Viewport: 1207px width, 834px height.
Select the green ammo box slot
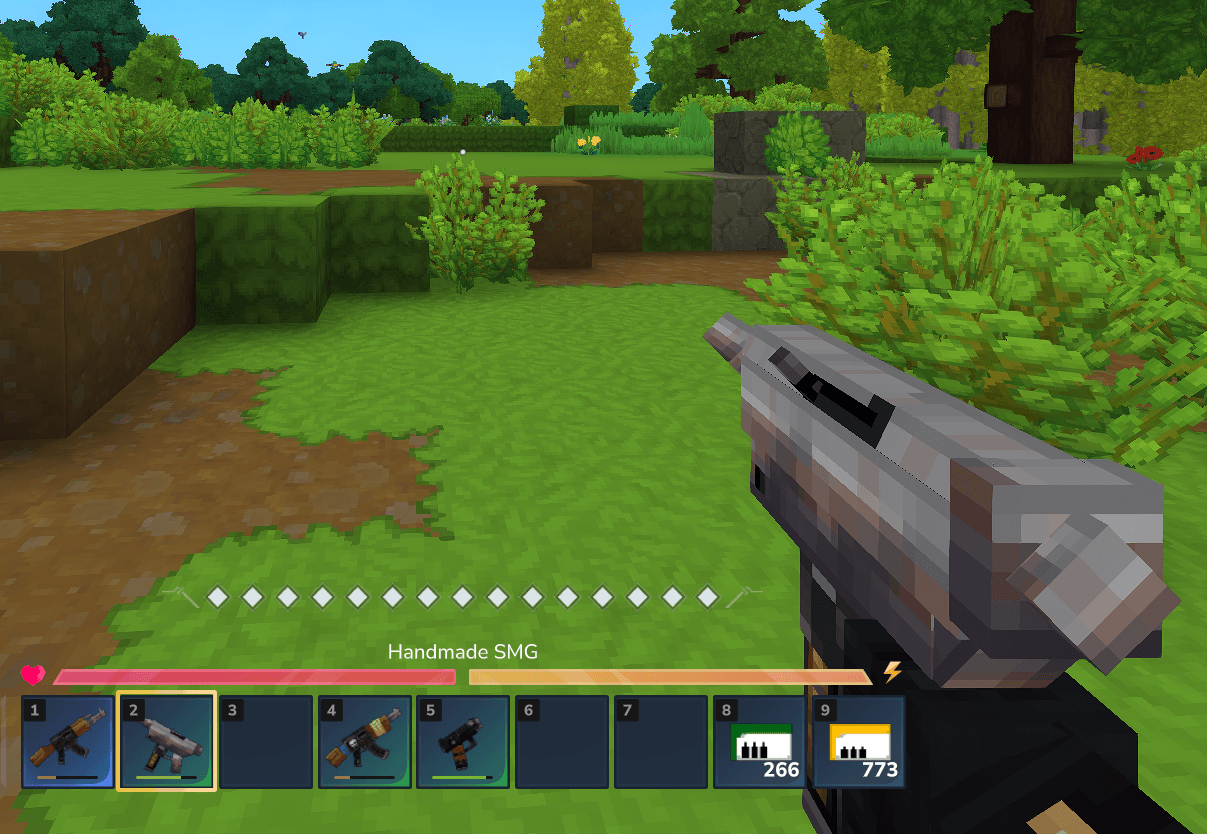(x=760, y=742)
